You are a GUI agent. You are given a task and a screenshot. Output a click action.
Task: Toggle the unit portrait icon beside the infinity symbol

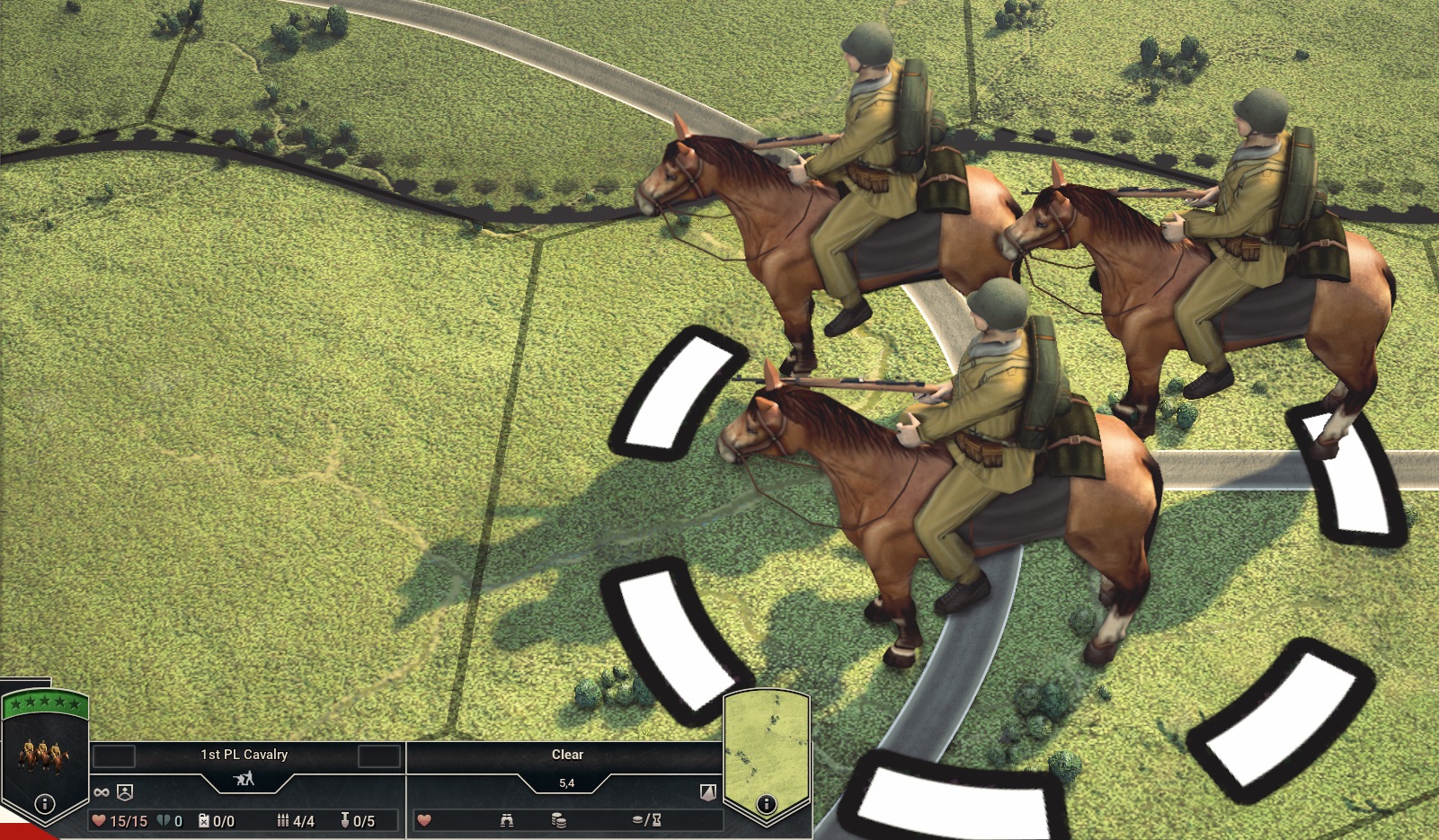pyautogui.click(x=124, y=790)
